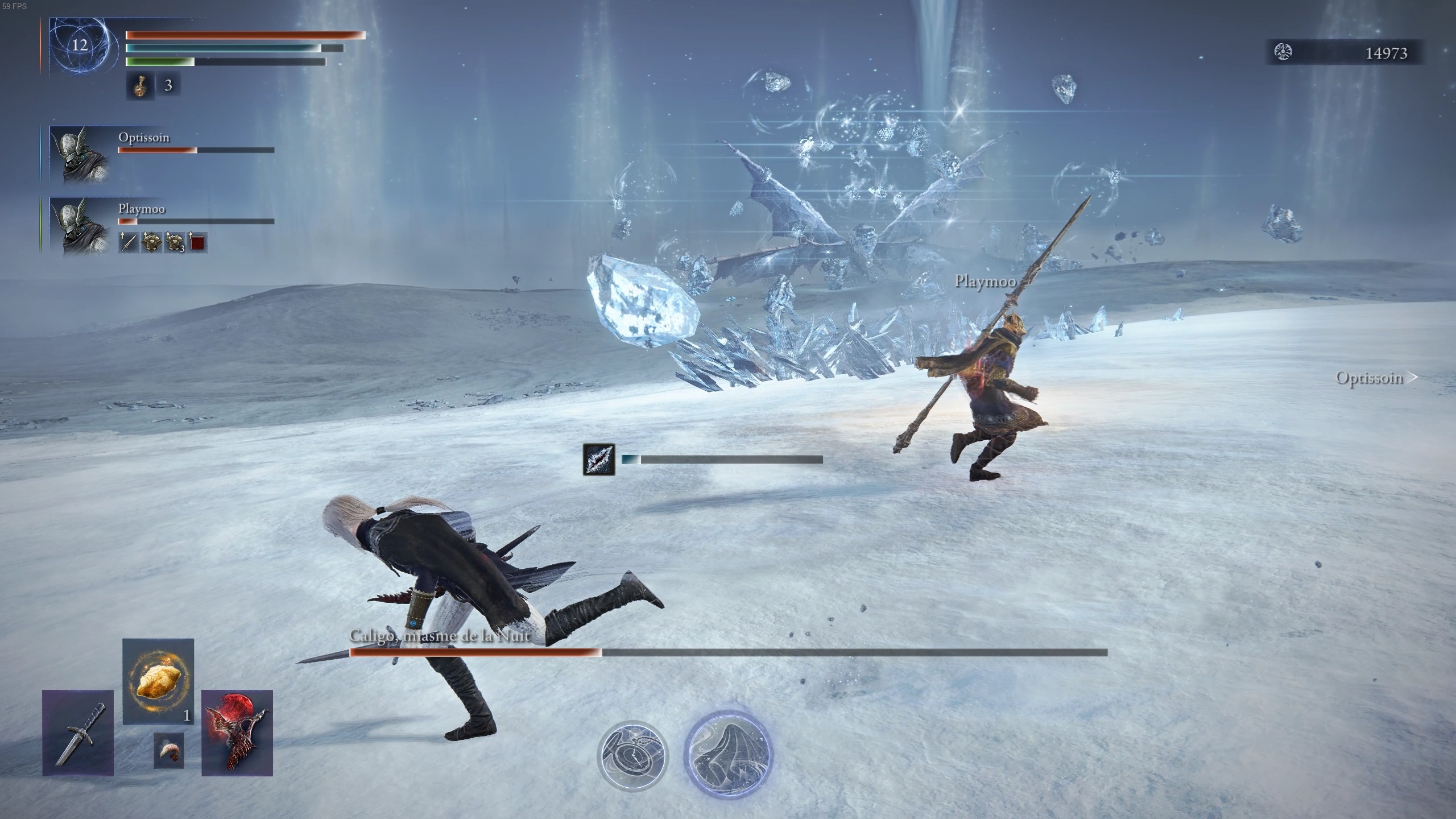Choose Optissoin's teammate portrait
The image size is (1456, 819).
point(79,154)
